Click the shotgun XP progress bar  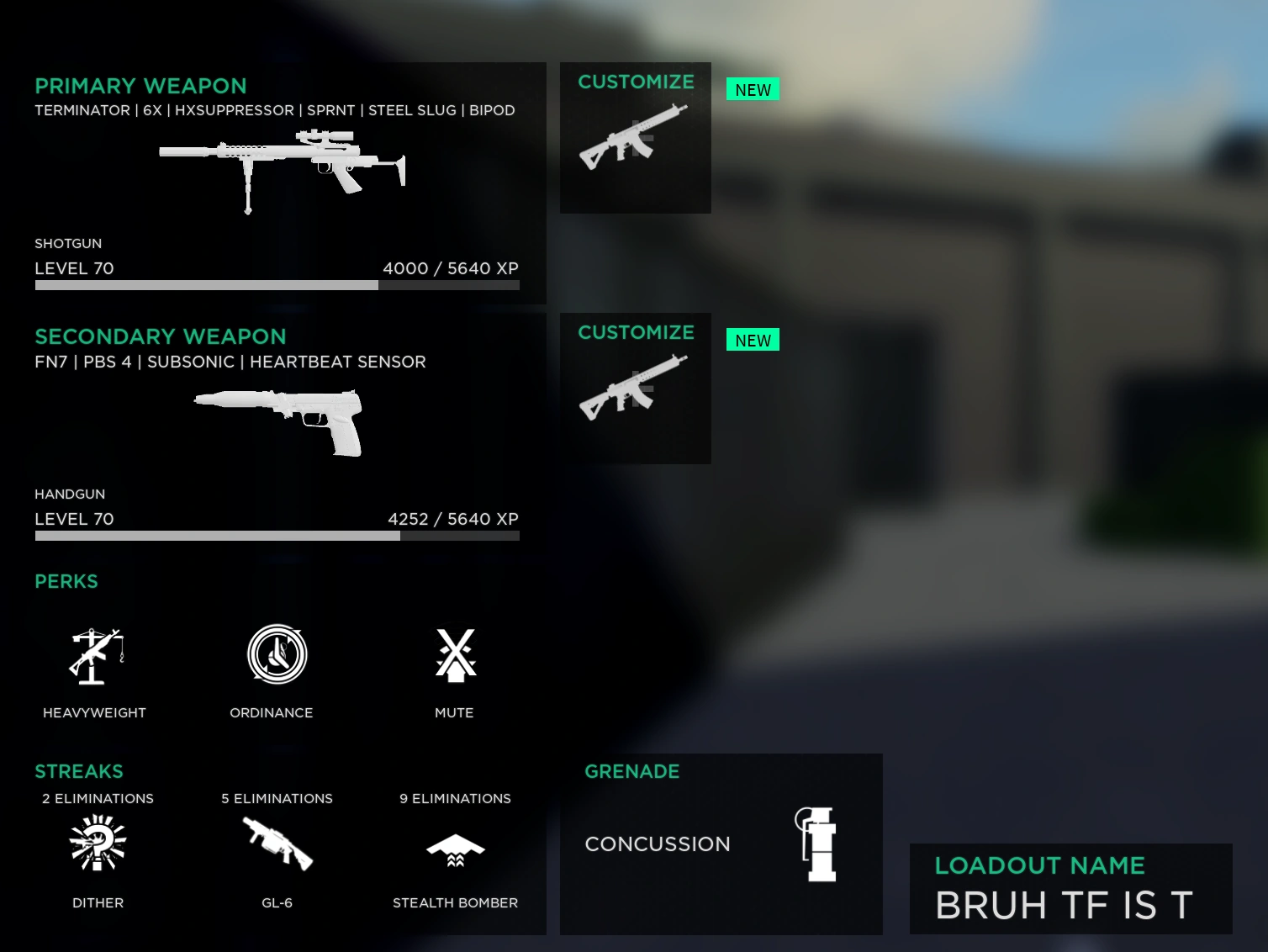(277, 285)
